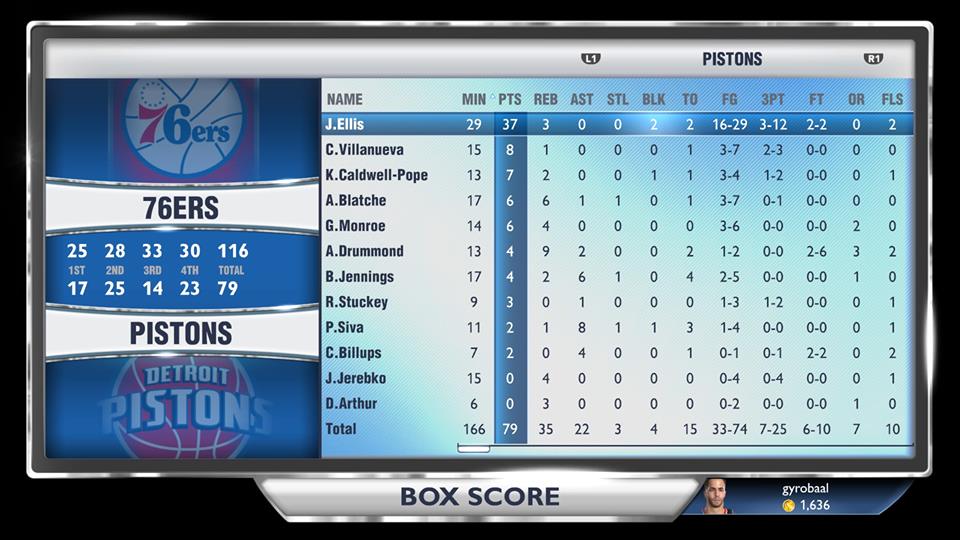Sort by the PTS column header
The width and height of the screenshot is (960, 540).
[x=510, y=99]
